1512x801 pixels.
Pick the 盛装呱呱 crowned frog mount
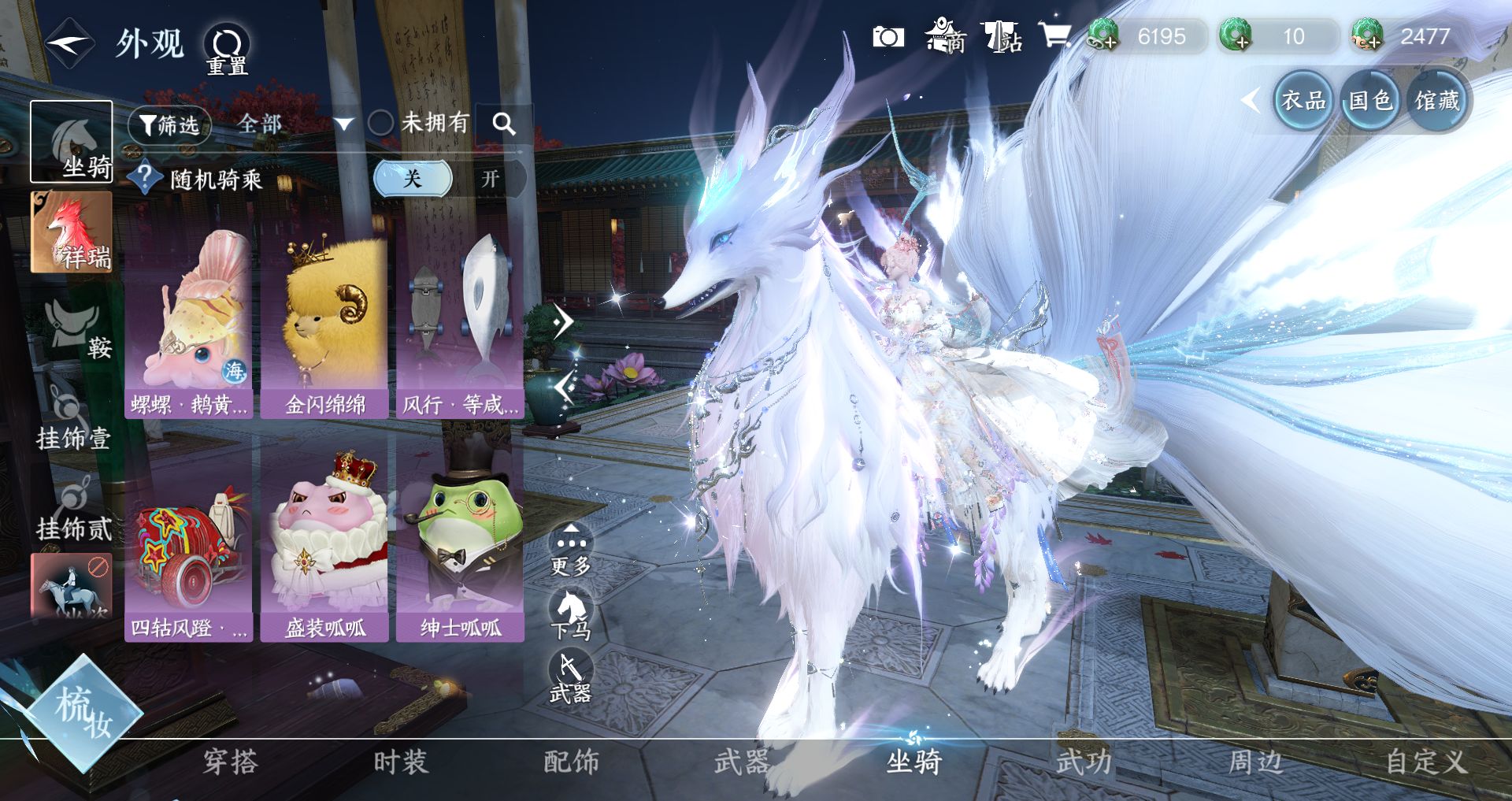click(324, 545)
